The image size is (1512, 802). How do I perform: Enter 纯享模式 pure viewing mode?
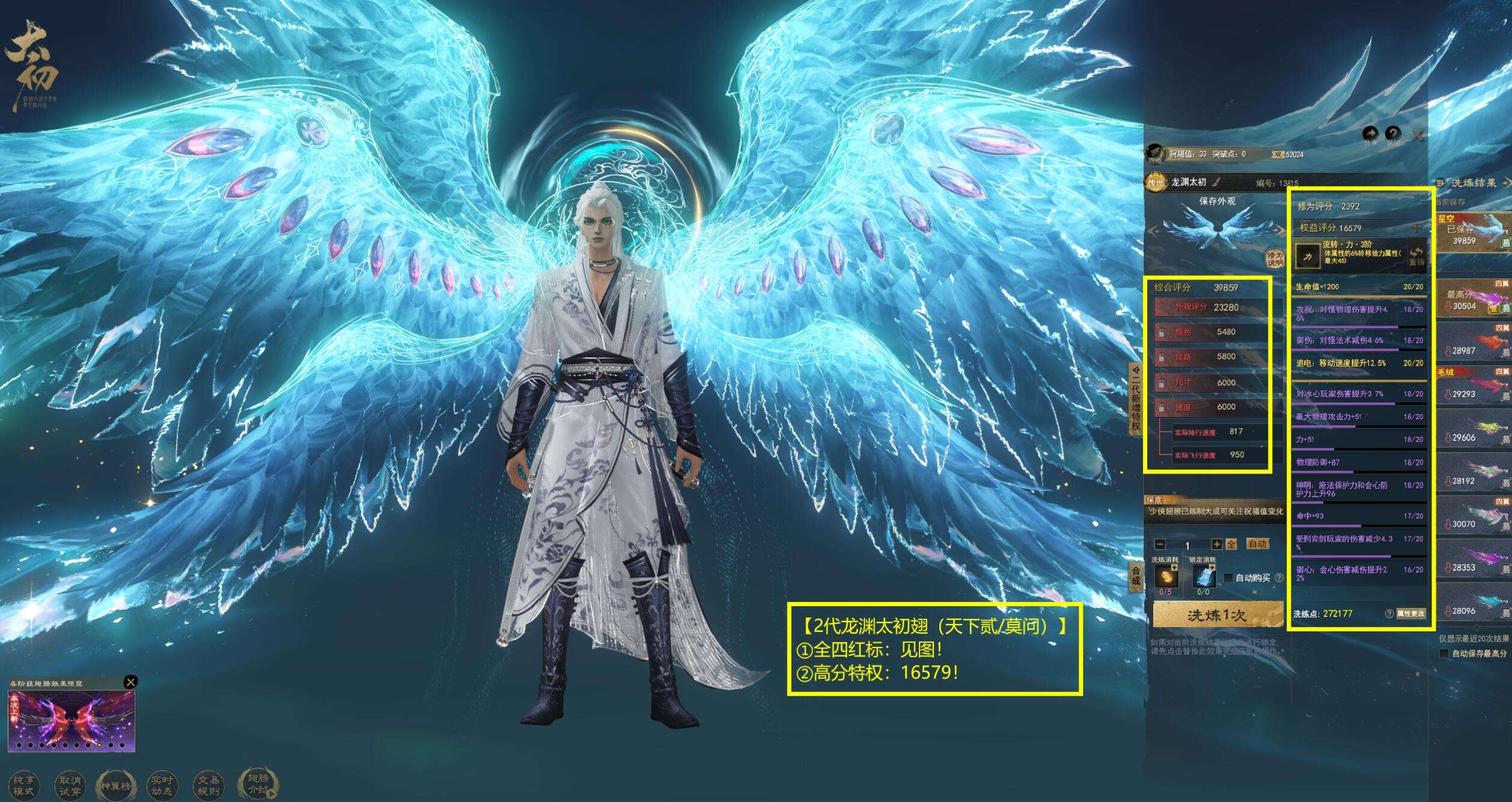[x=24, y=785]
